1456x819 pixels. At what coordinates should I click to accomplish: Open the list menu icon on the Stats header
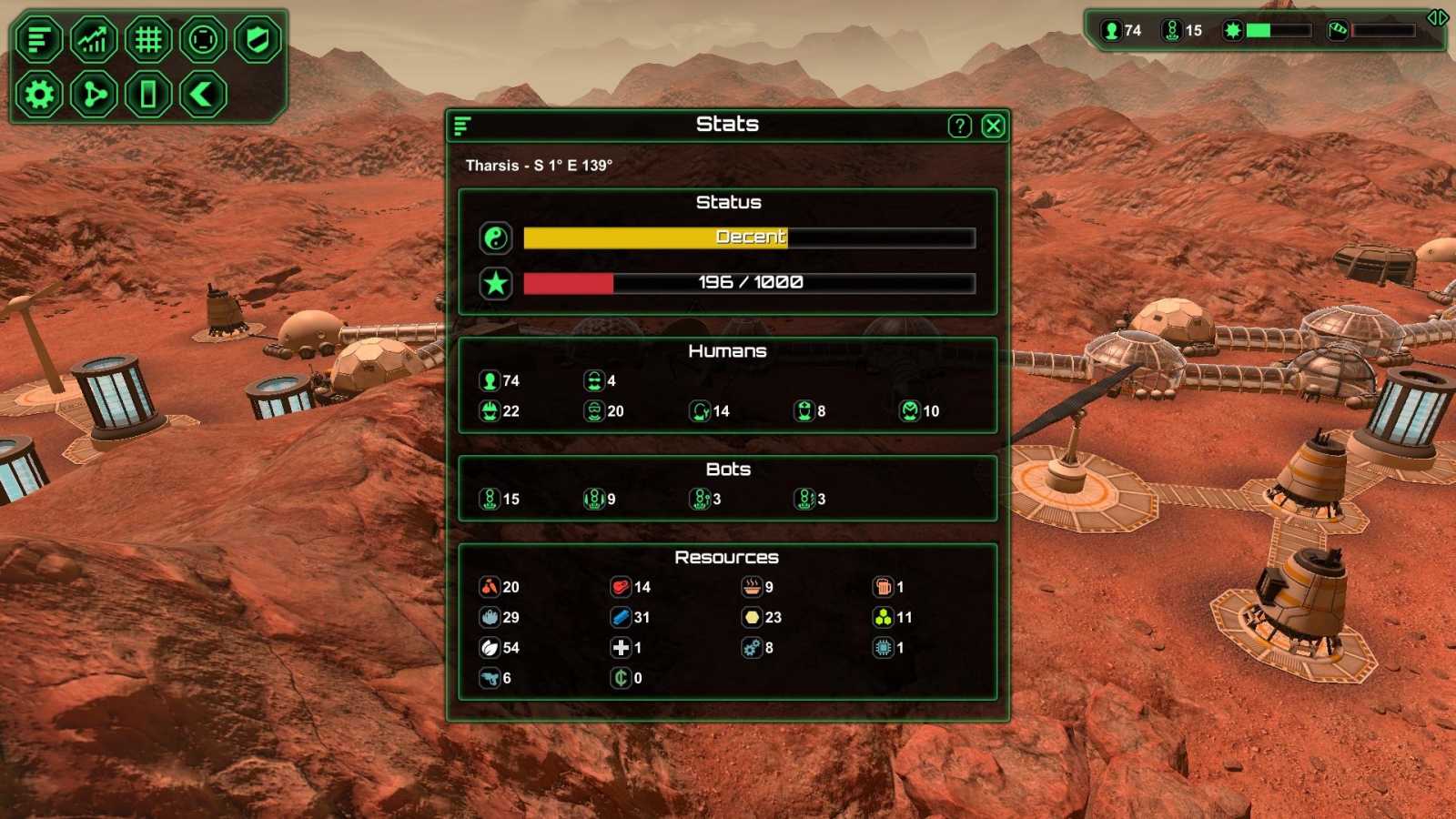[x=460, y=126]
